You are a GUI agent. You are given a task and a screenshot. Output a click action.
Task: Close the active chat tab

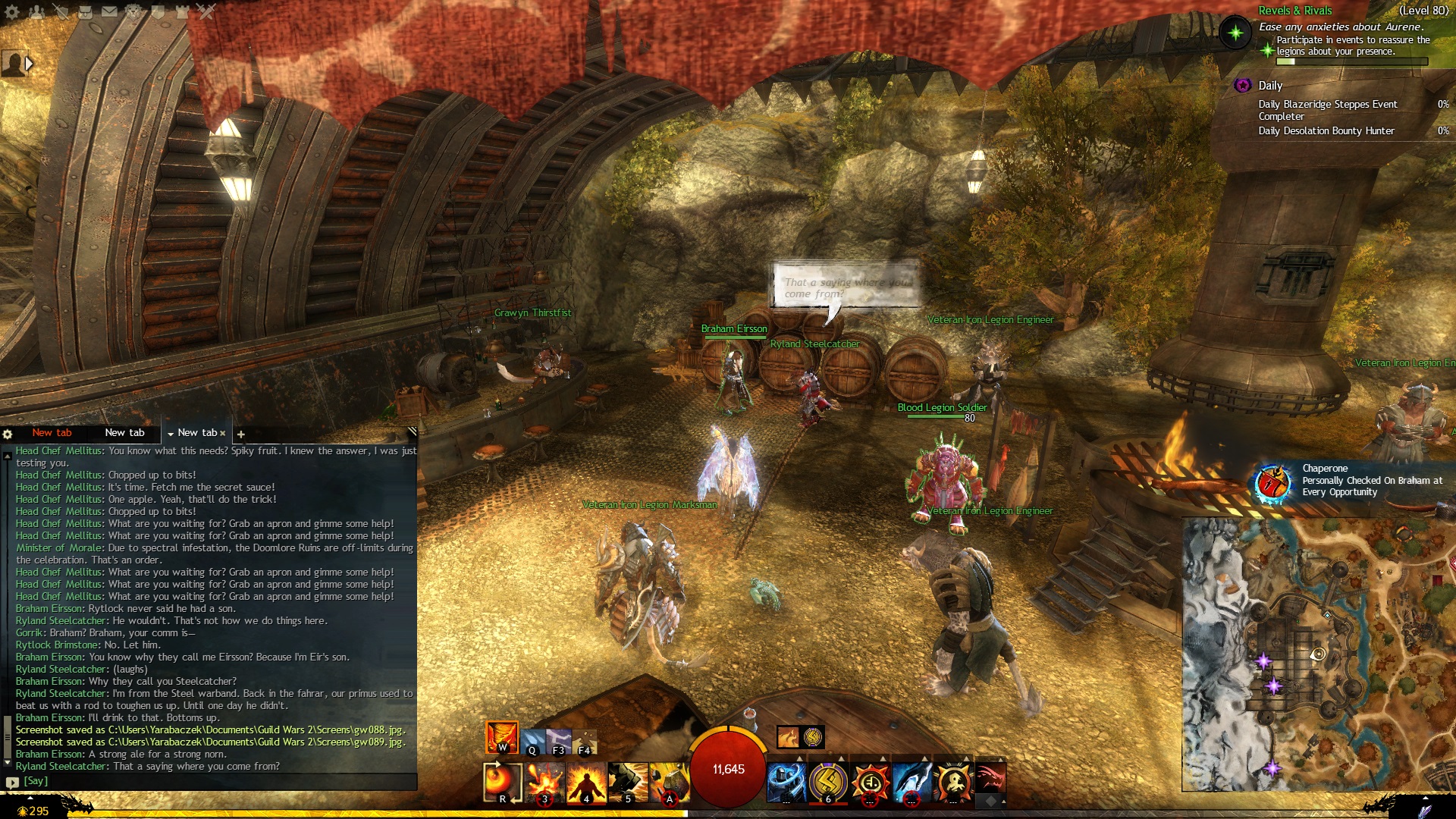[x=223, y=434]
